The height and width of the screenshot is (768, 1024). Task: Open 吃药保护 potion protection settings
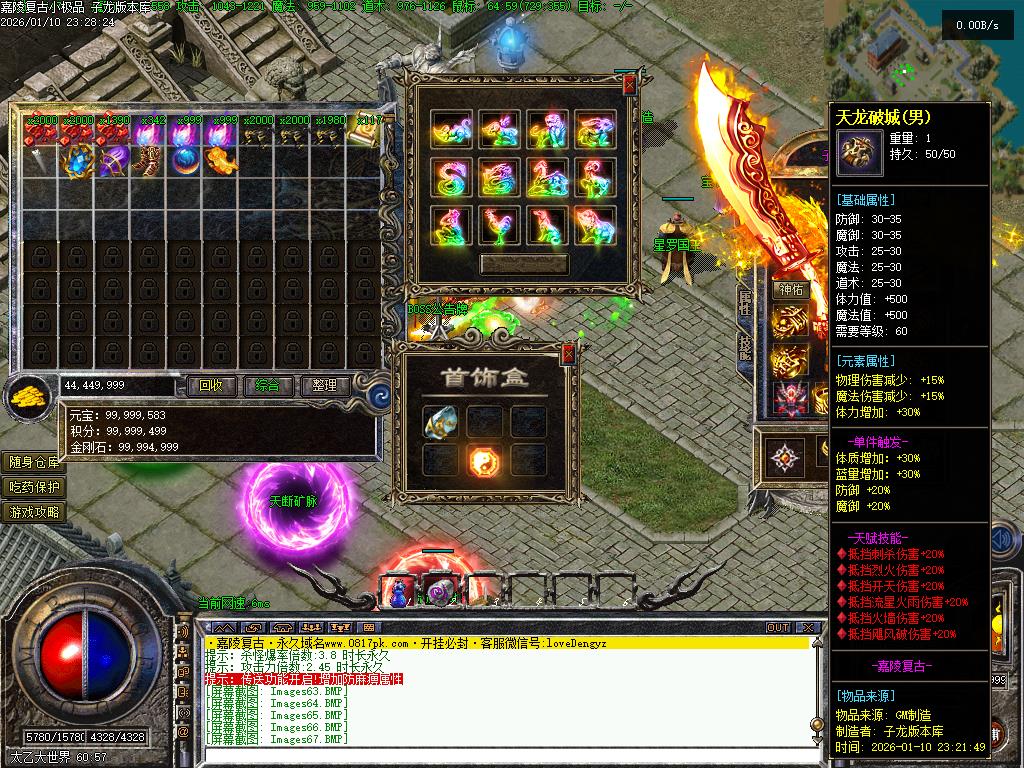point(35,487)
